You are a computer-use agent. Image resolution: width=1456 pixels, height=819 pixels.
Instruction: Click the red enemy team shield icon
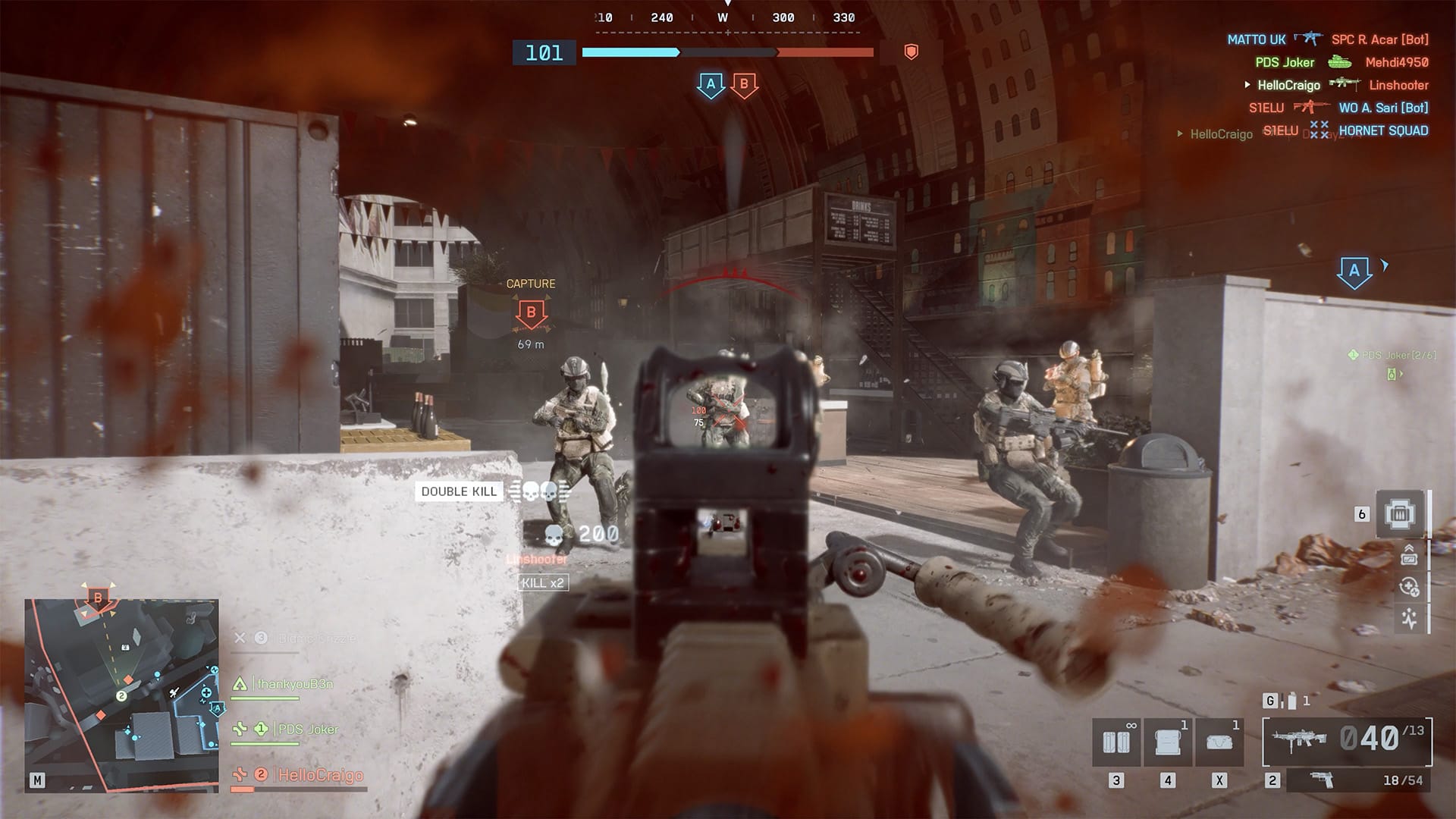pyautogui.click(x=912, y=52)
